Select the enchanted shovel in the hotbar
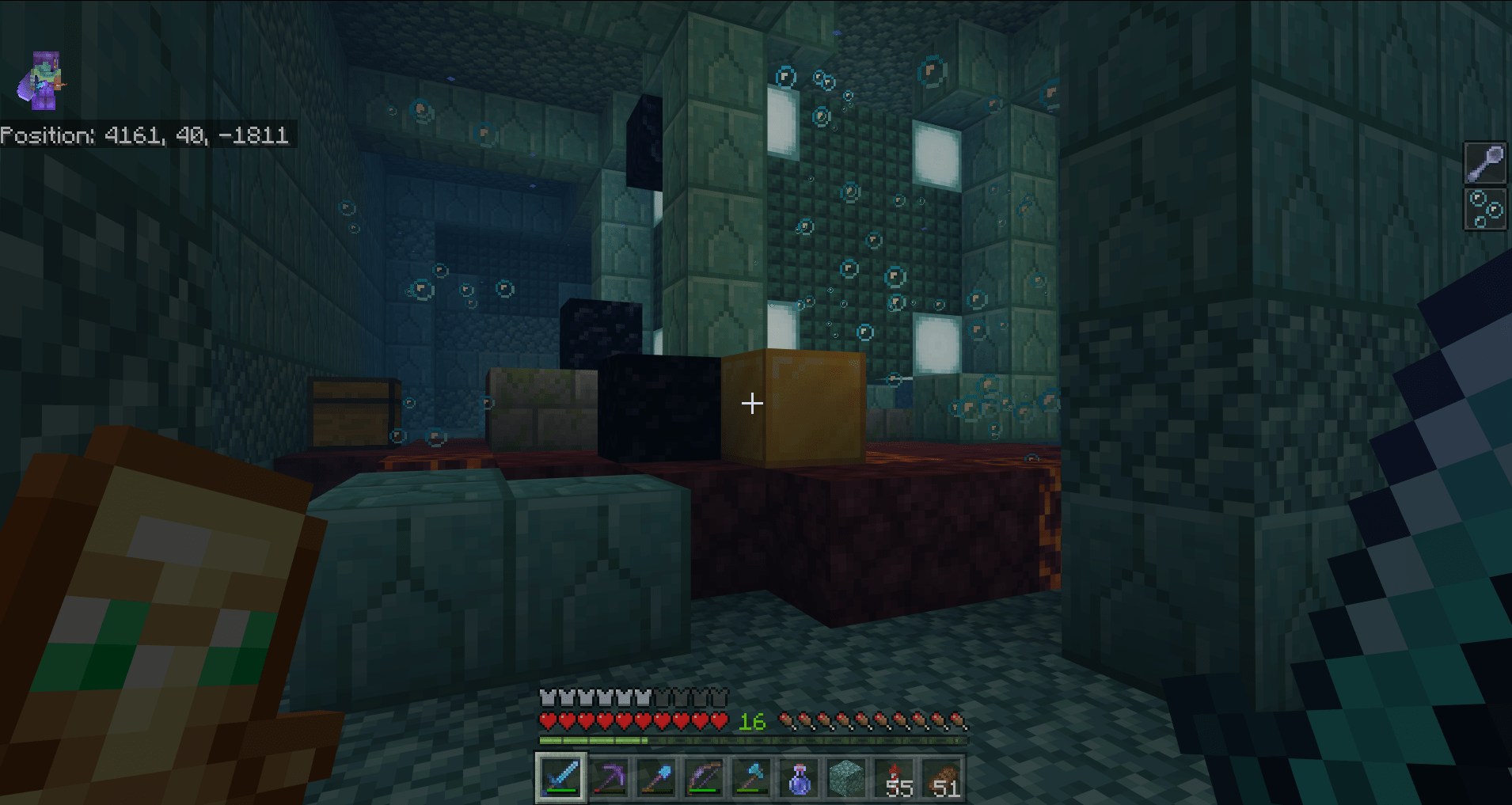Image resolution: width=1512 pixels, height=805 pixels. [657, 777]
